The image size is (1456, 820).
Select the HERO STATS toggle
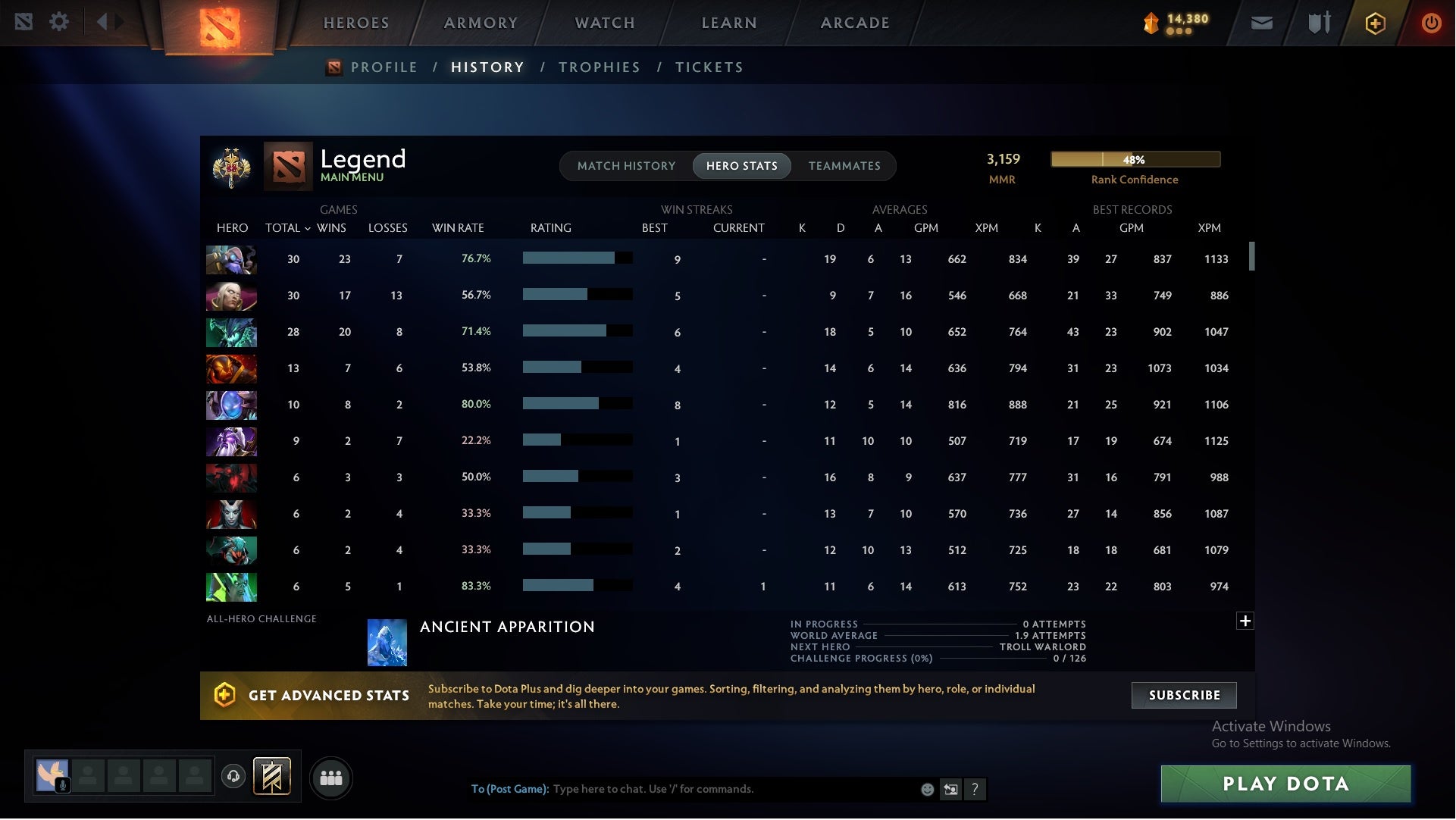coord(742,166)
